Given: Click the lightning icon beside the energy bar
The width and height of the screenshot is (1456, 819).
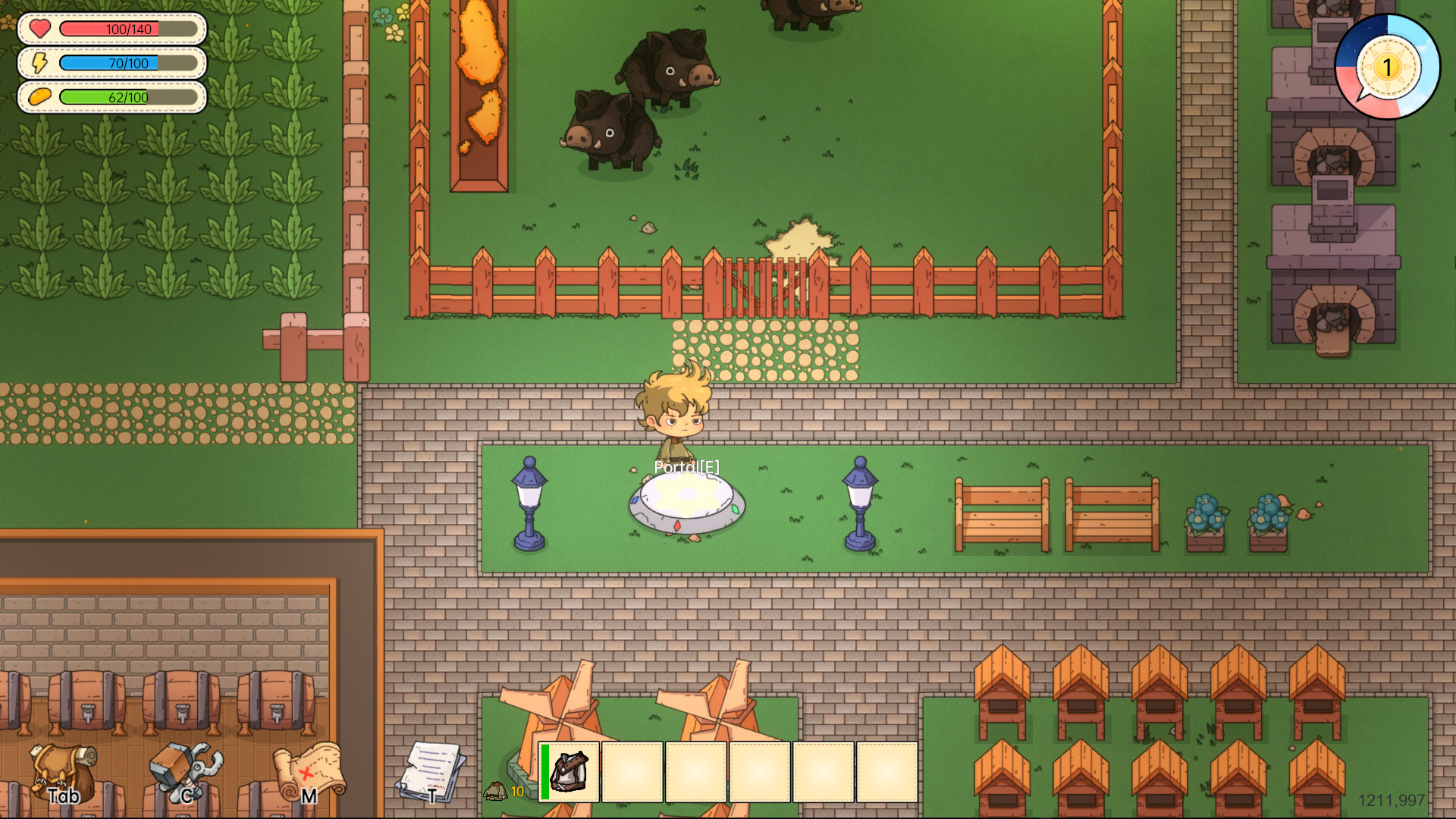Looking at the screenshot, I should coord(39,64).
